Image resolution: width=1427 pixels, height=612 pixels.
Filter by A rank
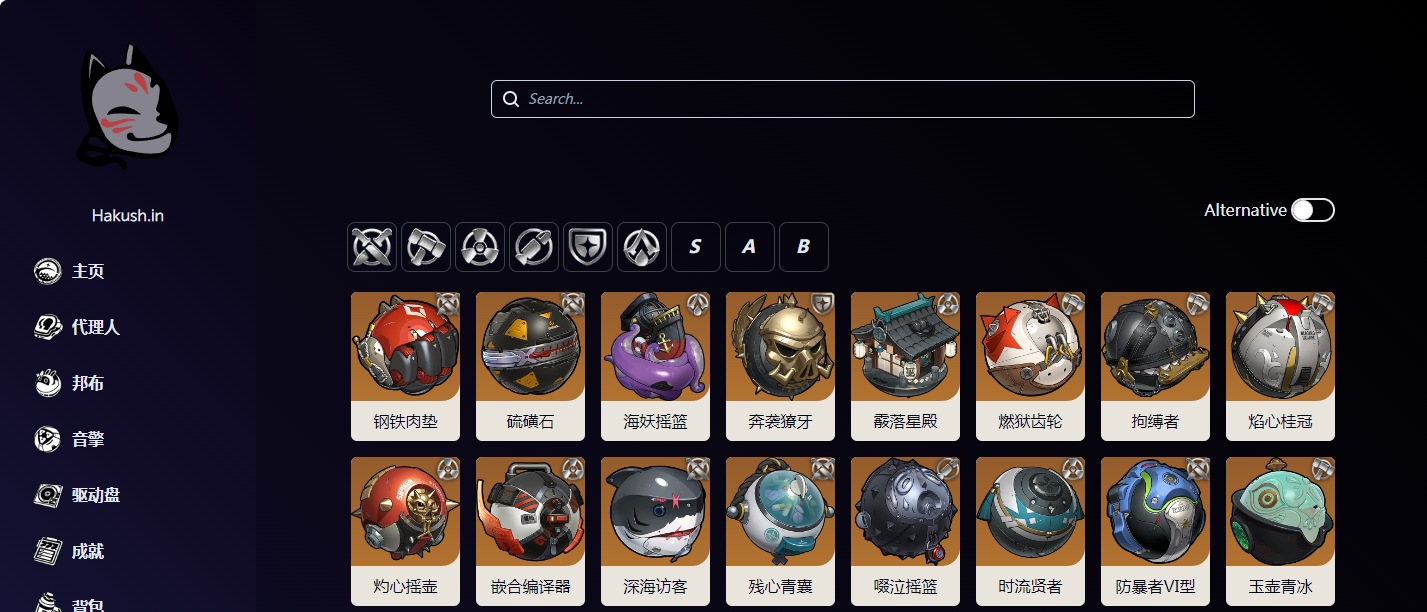(x=750, y=247)
